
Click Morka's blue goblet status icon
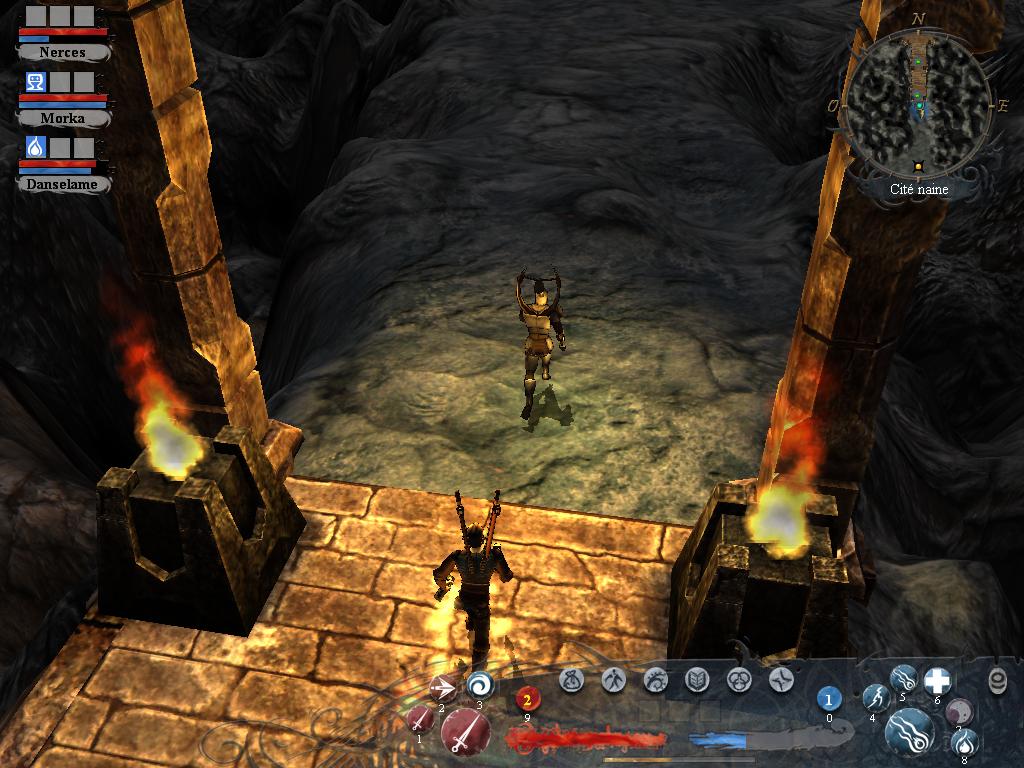36,82
